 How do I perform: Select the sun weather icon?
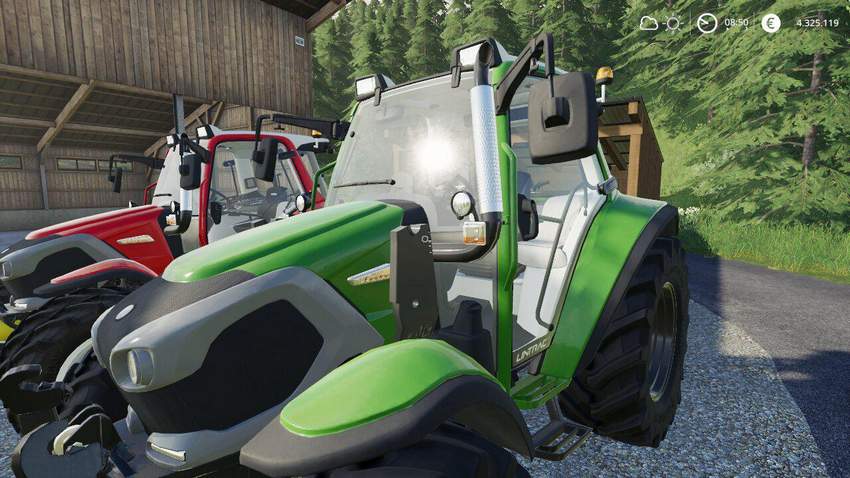(x=675, y=23)
